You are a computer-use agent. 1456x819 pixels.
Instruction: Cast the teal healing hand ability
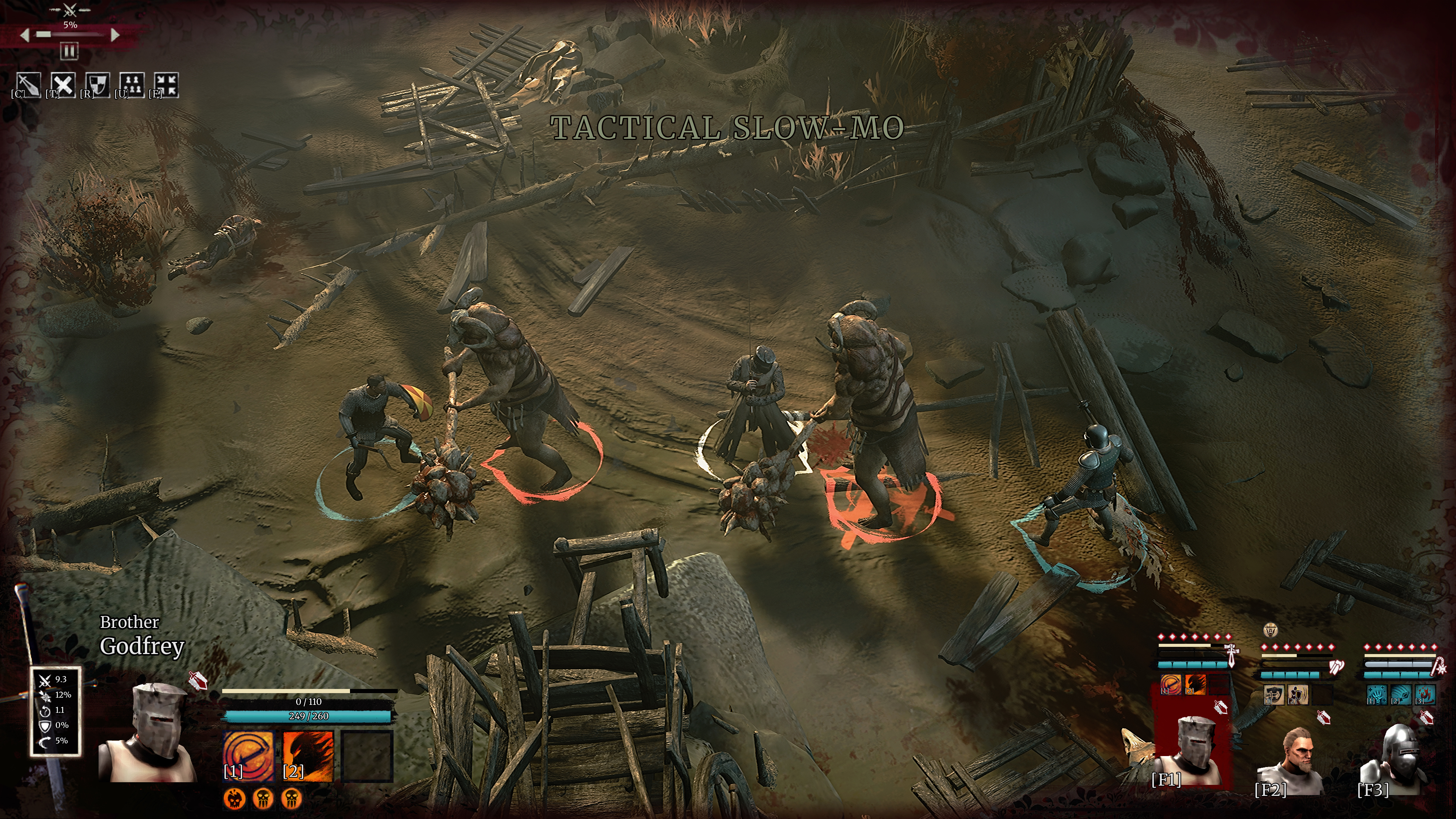[1376, 695]
